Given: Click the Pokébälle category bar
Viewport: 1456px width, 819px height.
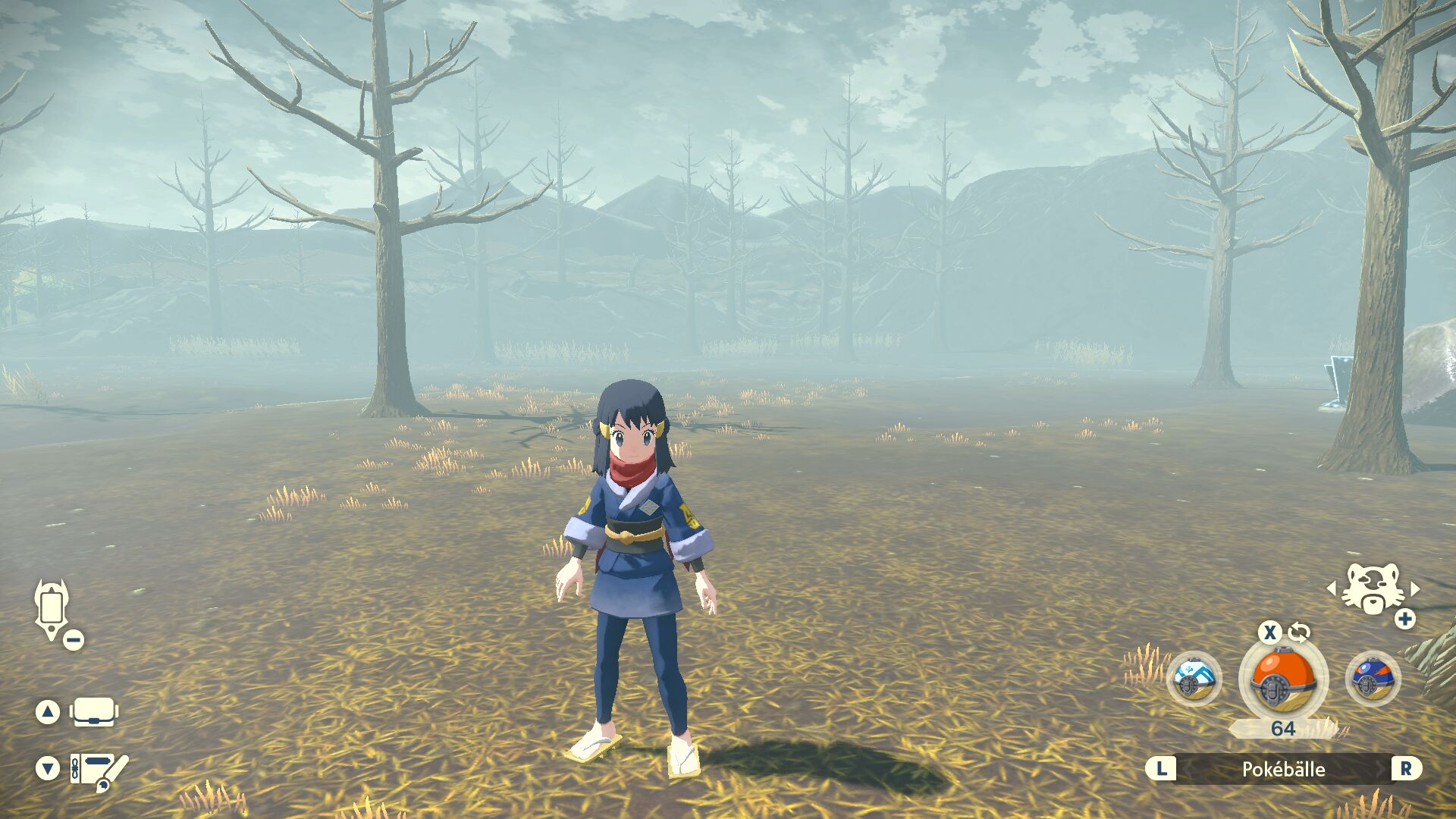Looking at the screenshot, I should pos(1283,769).
